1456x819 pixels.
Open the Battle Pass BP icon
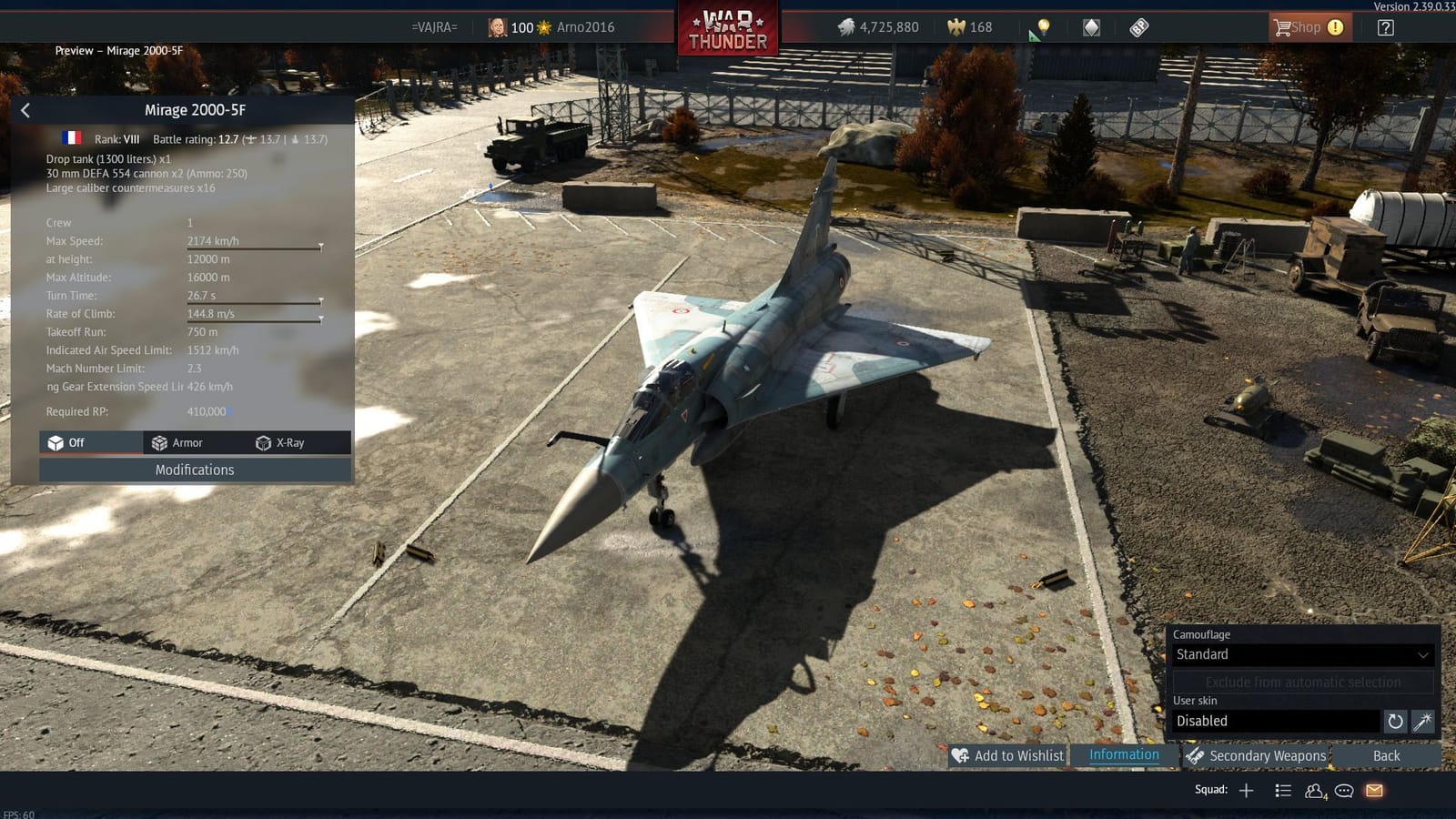[1137, 27]
